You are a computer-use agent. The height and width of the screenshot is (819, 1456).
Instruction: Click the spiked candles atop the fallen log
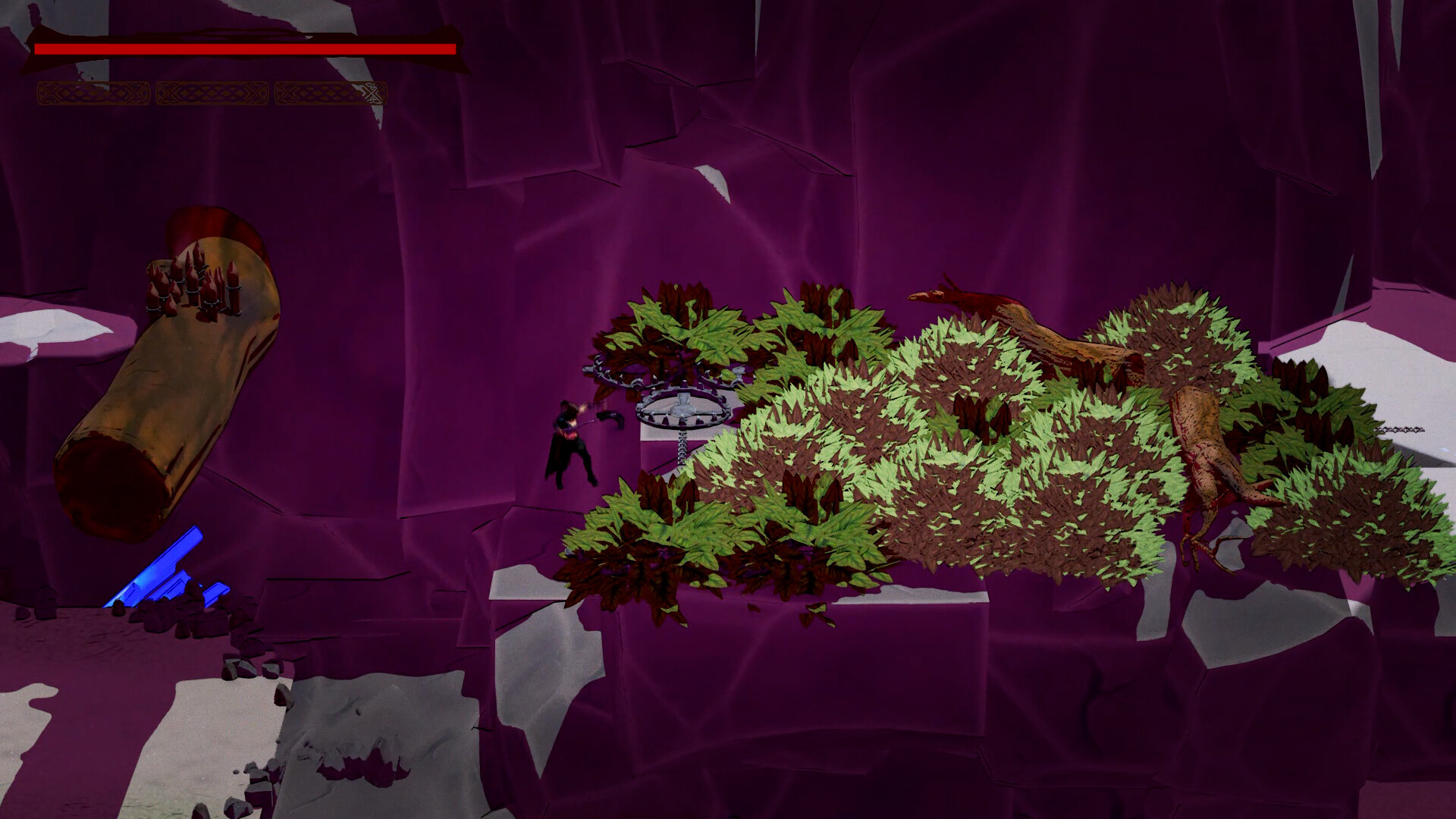coord(193,284)
